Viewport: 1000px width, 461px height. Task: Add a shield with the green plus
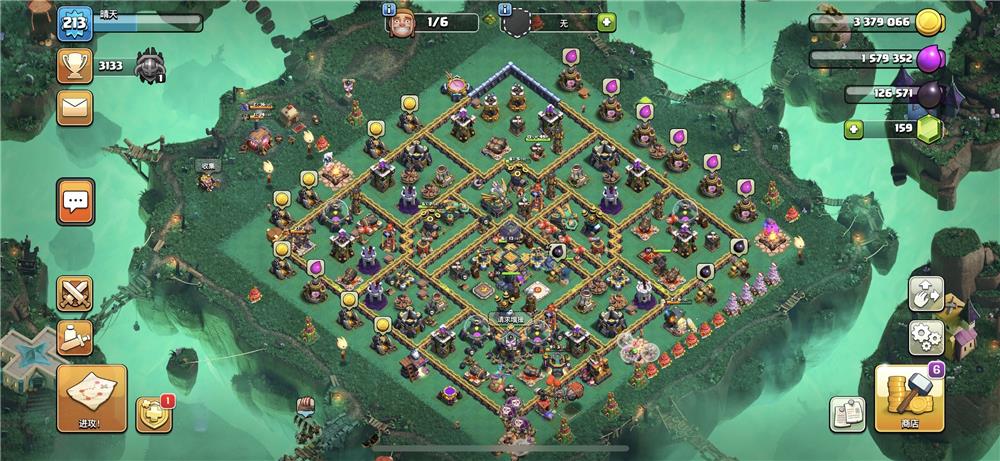(x=607, y=22)
